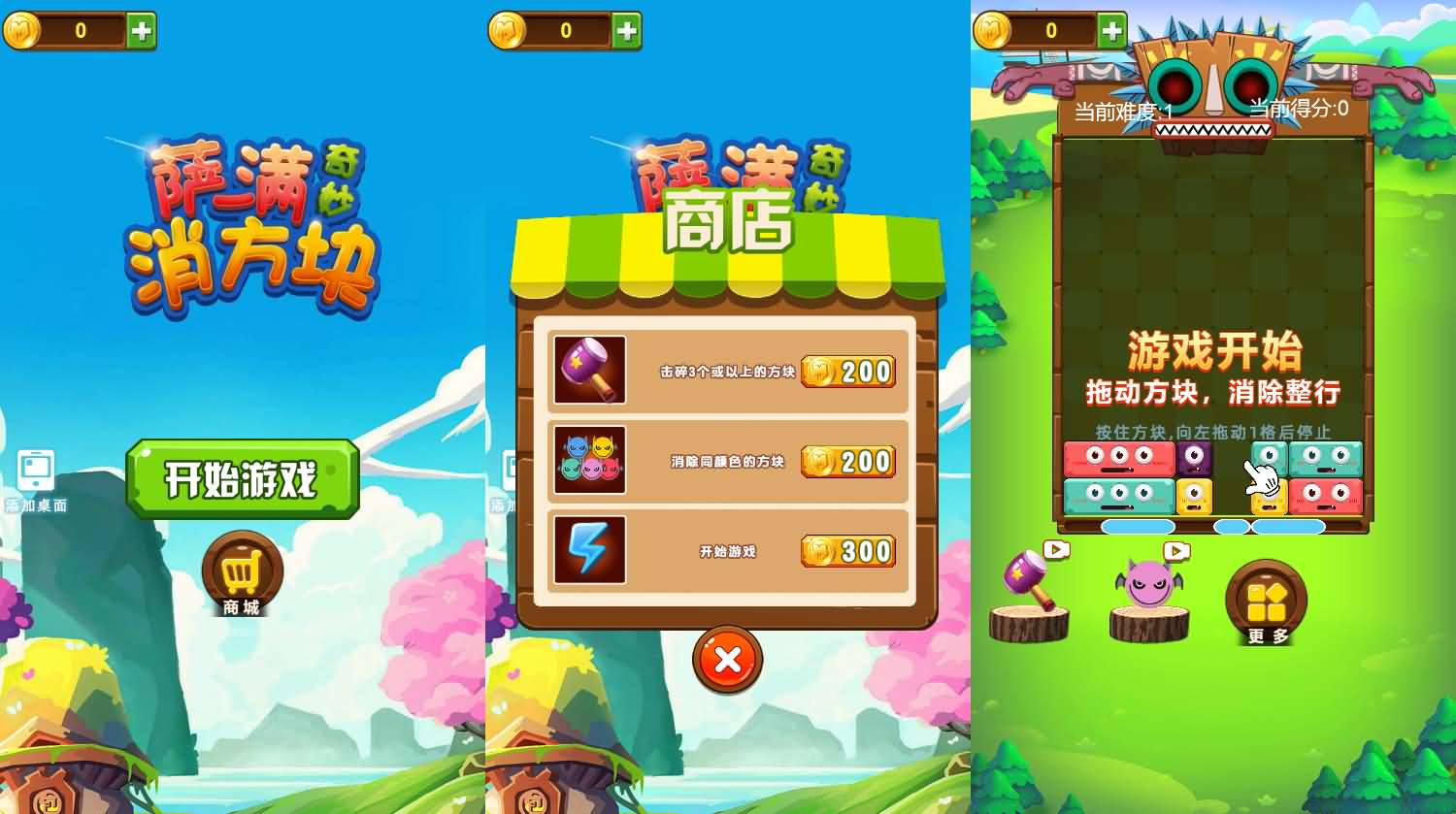The image size is (1456, 814).
Task: Click a blue progress bar below the blocks
Action: [1137, 525]
